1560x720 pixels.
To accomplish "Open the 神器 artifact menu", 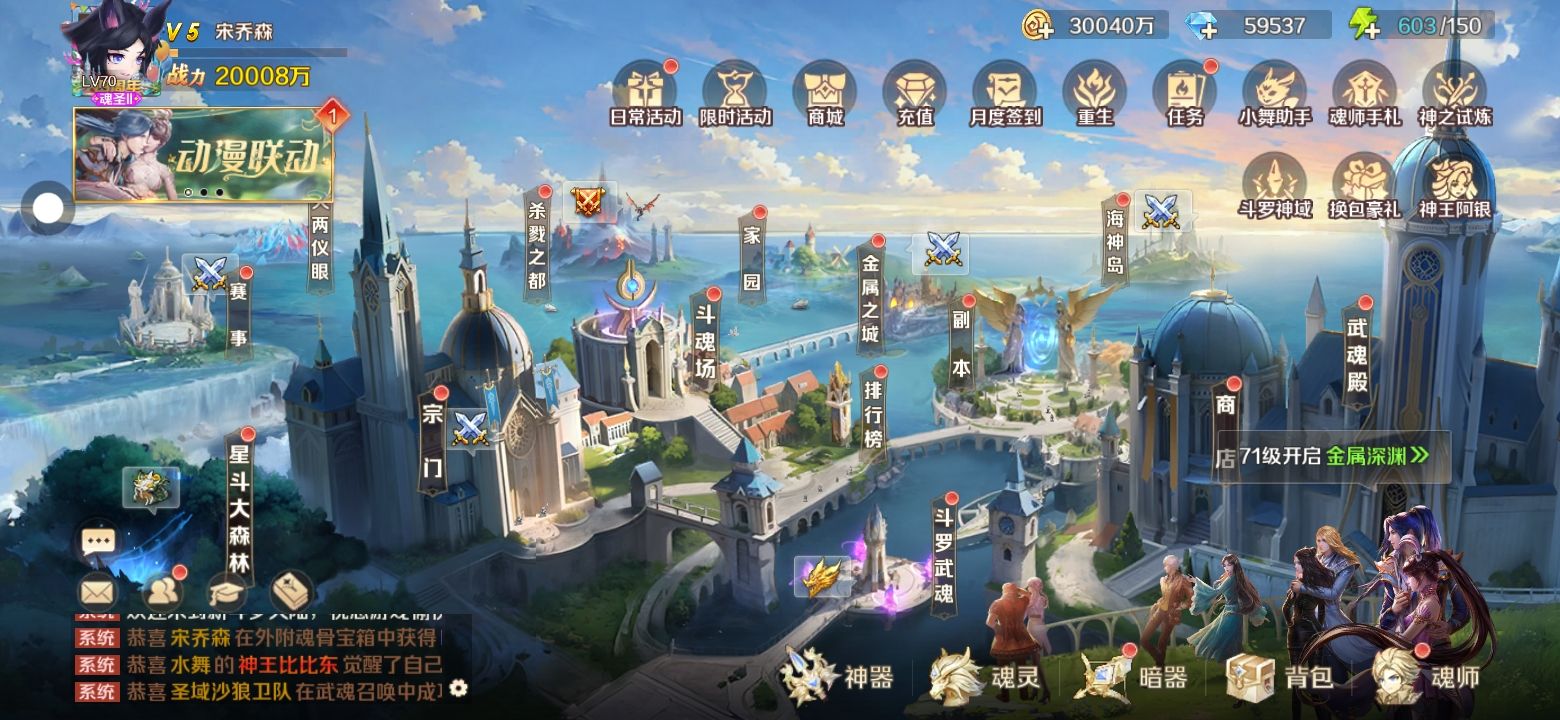I will (x=838, y=677).
